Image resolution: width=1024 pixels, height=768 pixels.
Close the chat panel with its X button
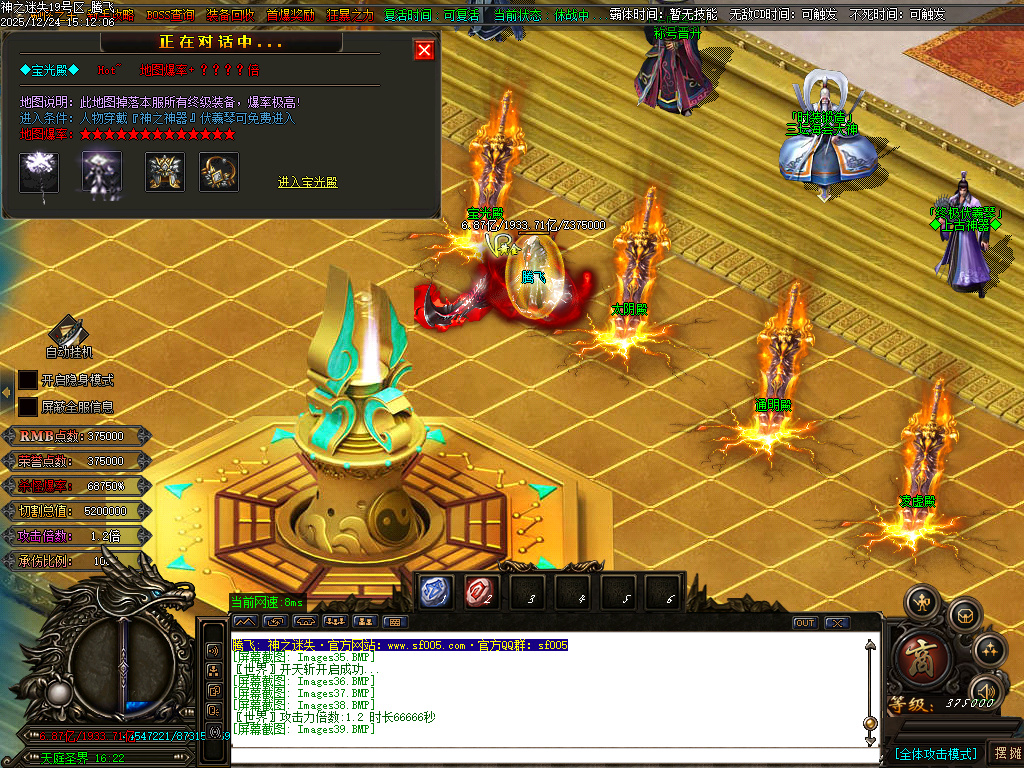tap(836, 623)
